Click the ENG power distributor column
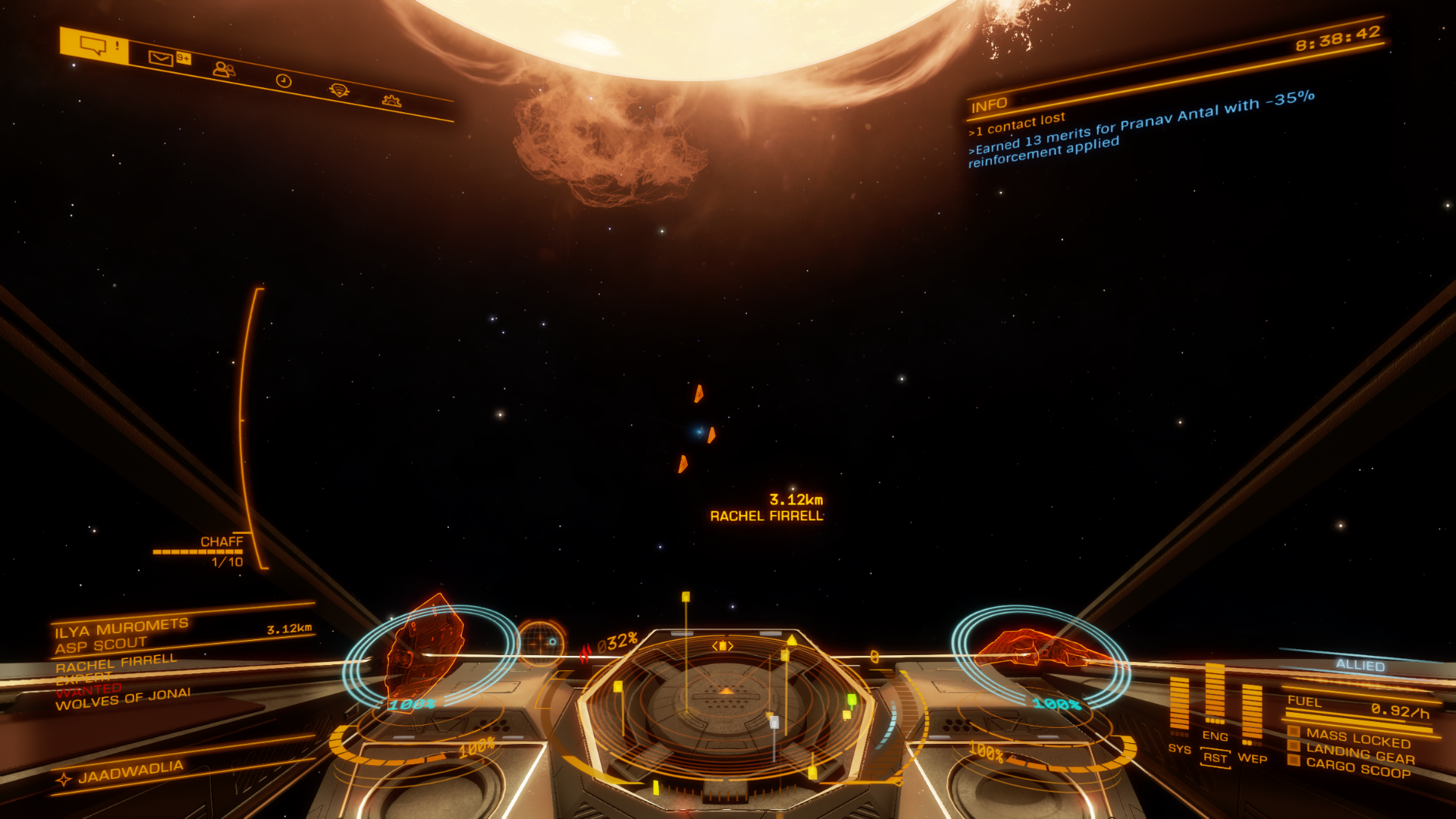Image resolution: width=1456 pixels, height=819 pixels. coord(1215,694)
